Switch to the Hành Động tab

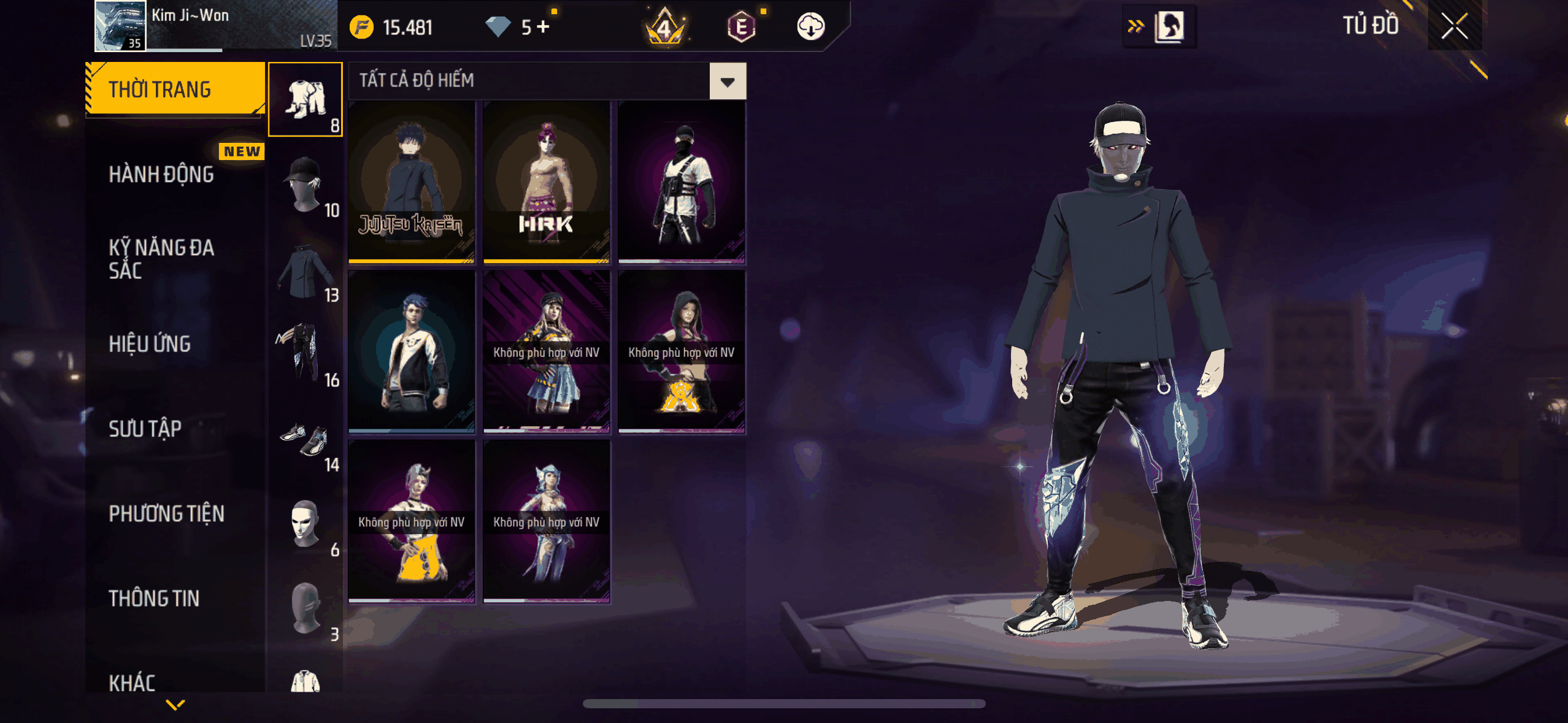tap(162, 175)
